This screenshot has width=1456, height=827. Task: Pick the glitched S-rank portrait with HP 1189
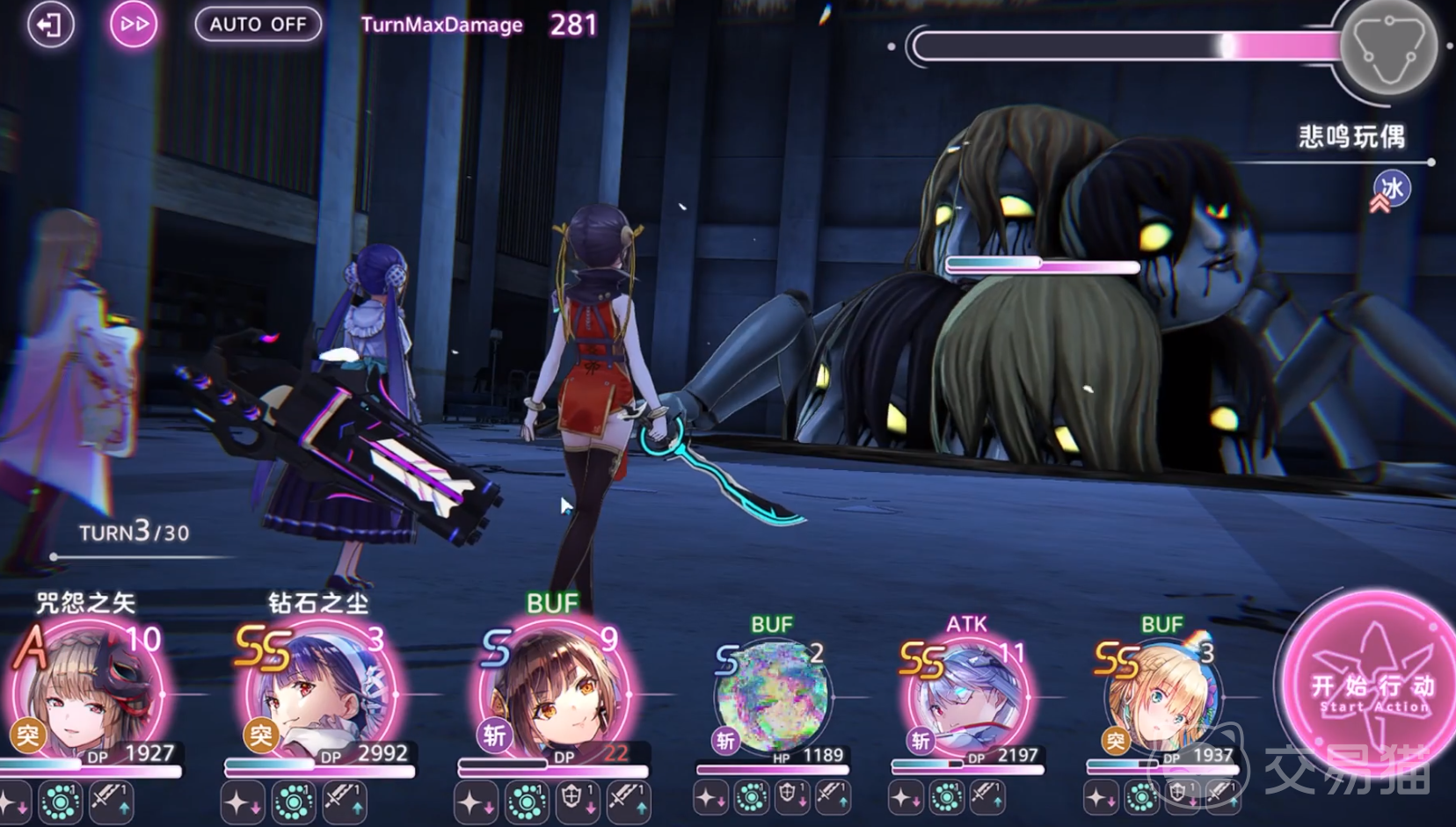772,696
